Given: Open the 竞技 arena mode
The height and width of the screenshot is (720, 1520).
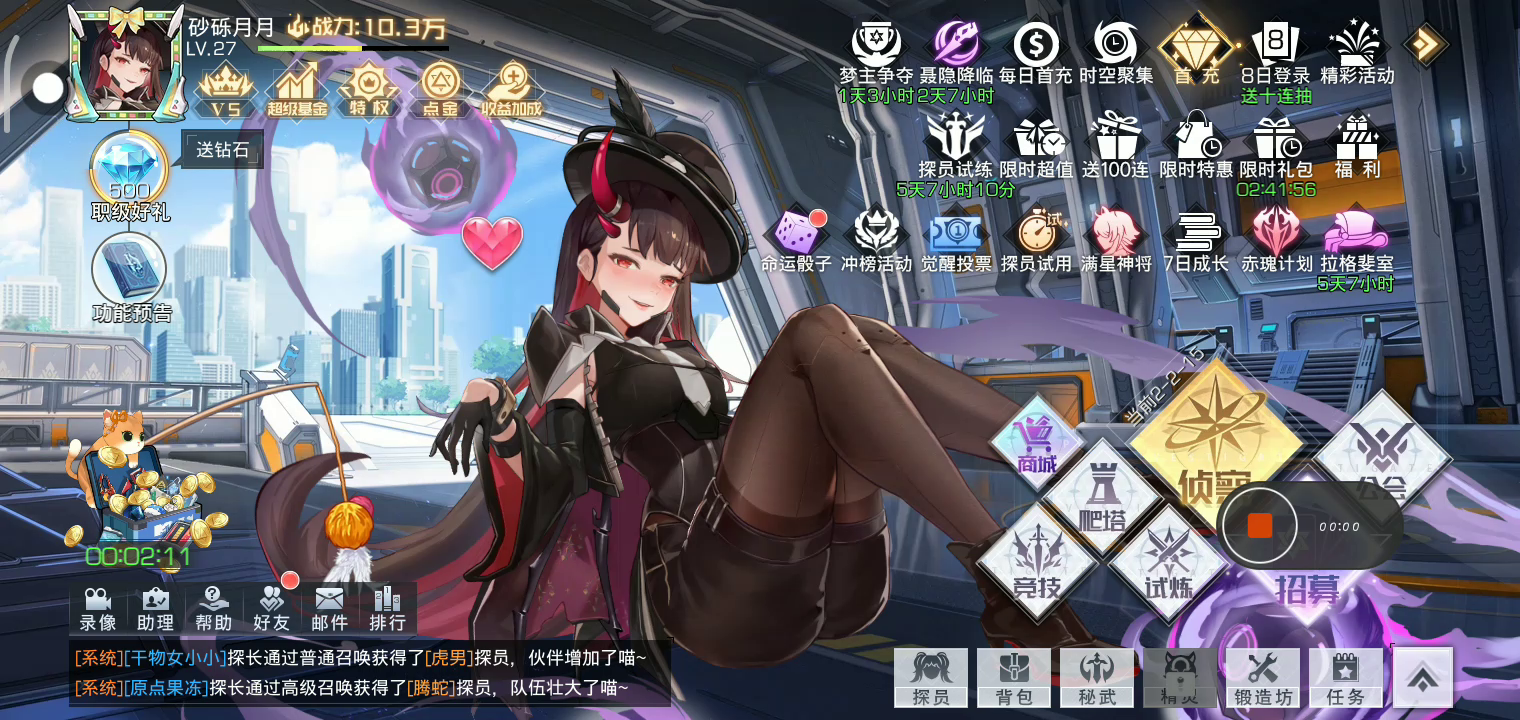Looking at the screenshot, I should coord(1036,561).
